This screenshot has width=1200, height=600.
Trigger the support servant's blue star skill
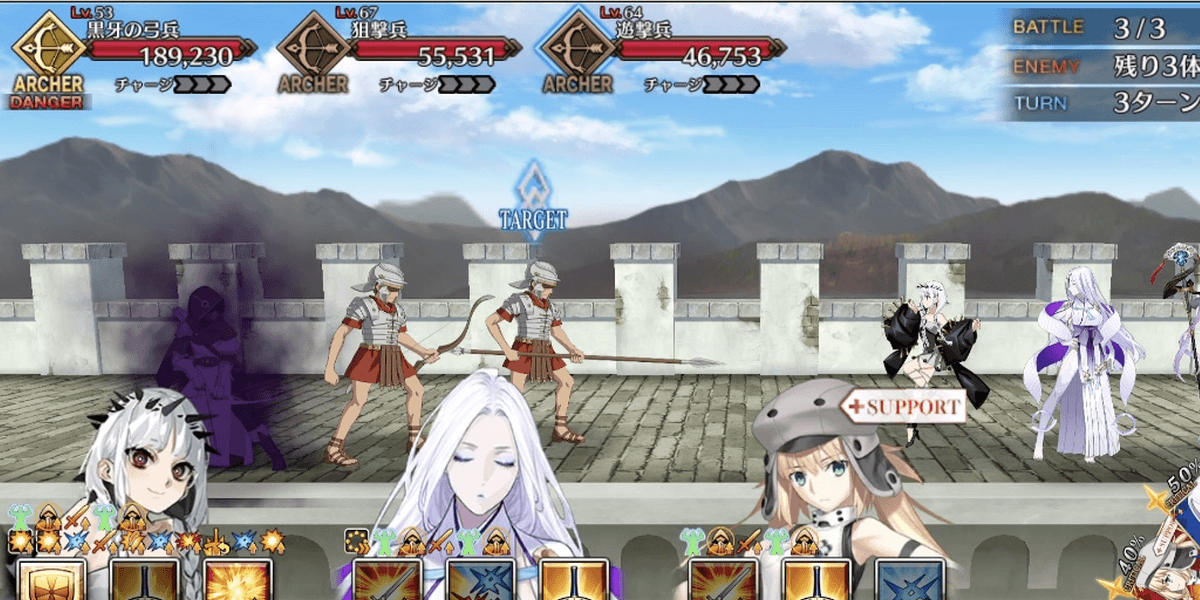pos(909,582)
